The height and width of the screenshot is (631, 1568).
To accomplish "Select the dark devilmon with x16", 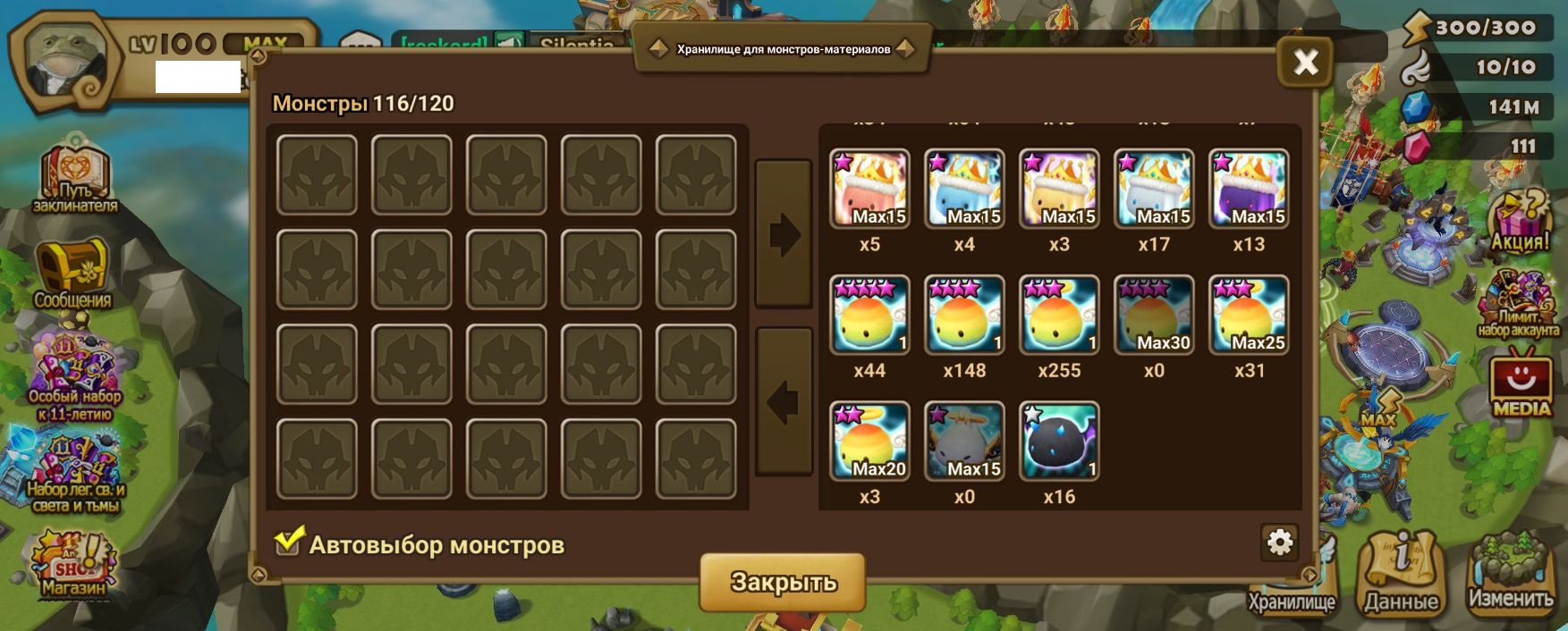I will click(x=1059, y=441).
